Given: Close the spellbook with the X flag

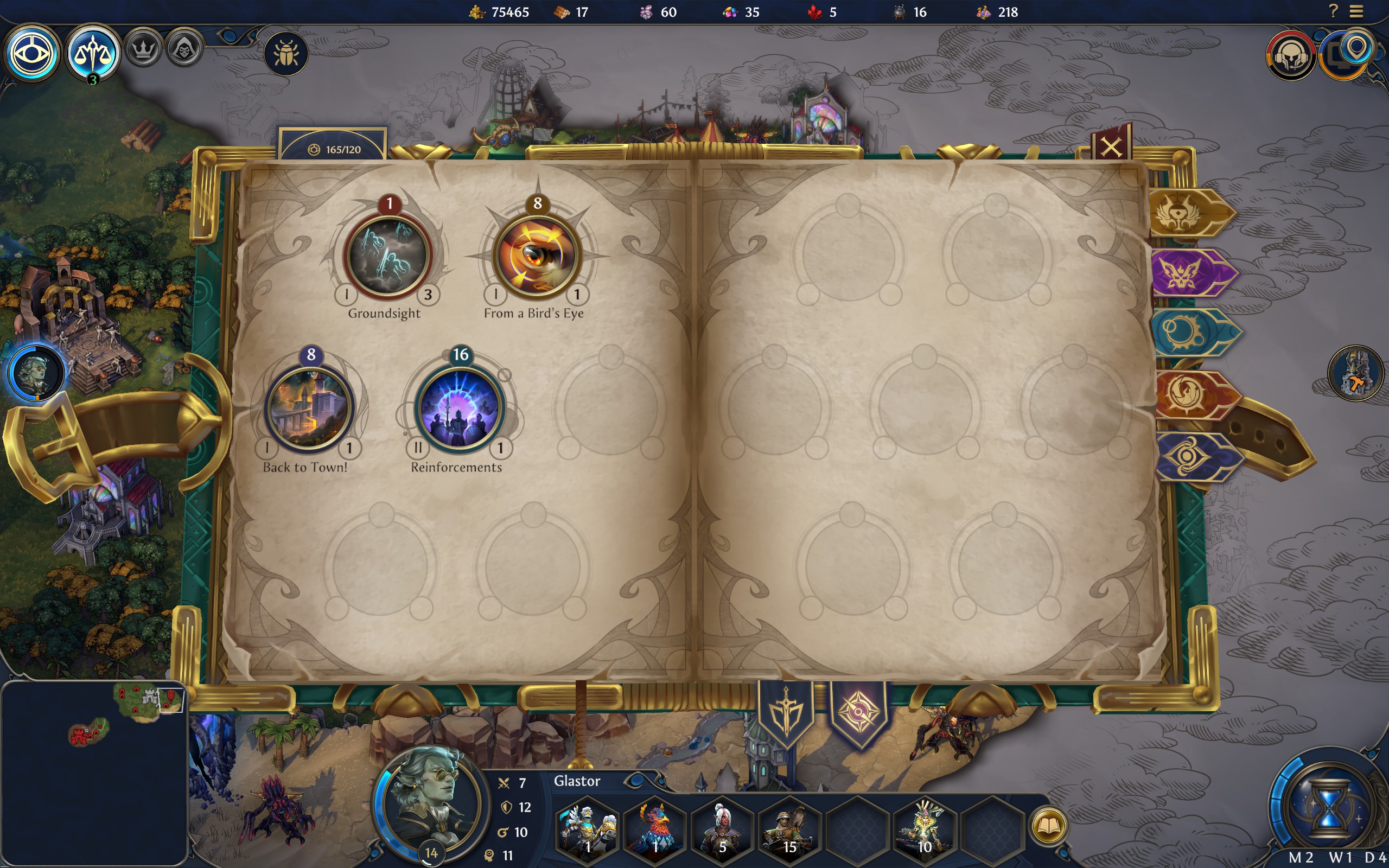Looking at the screenshot, I should pyautogui.click(x=1111, y=147).
